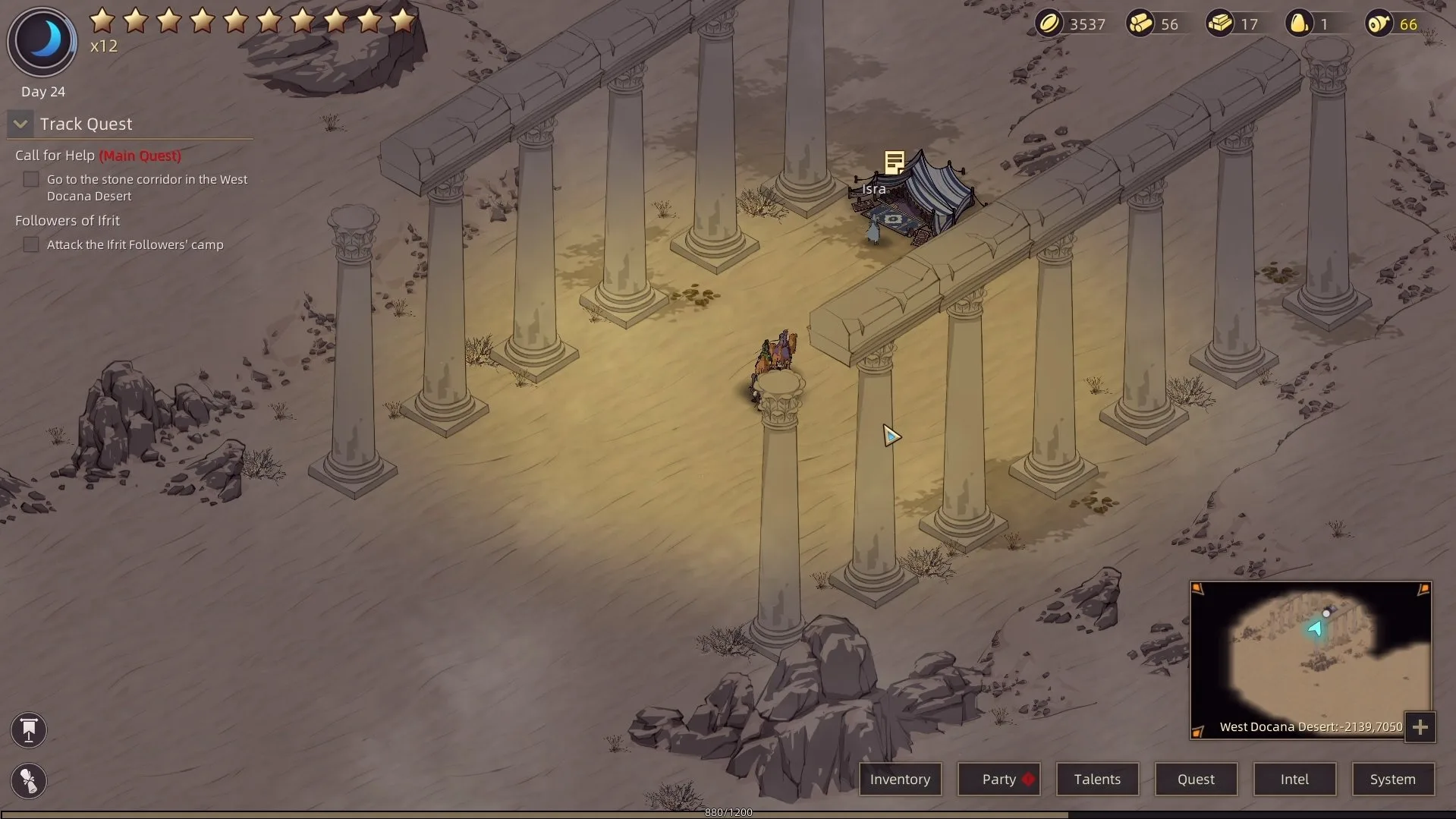Open the Inventory panel
The height and width of the screenshot is (819, 1456).
coord(900,779)
